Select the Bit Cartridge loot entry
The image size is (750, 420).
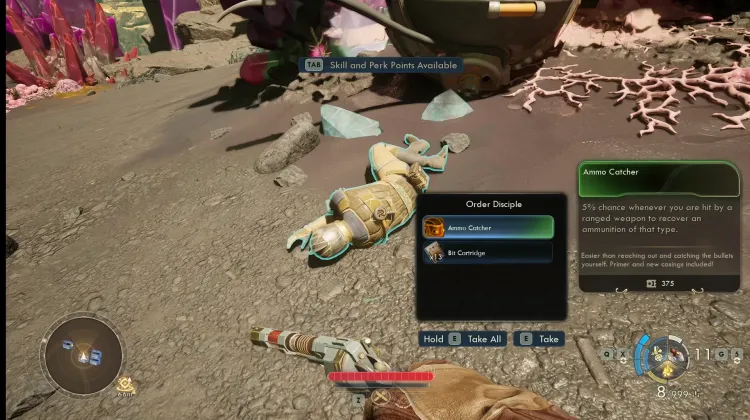pyautogui.click(x=487, y=253)
